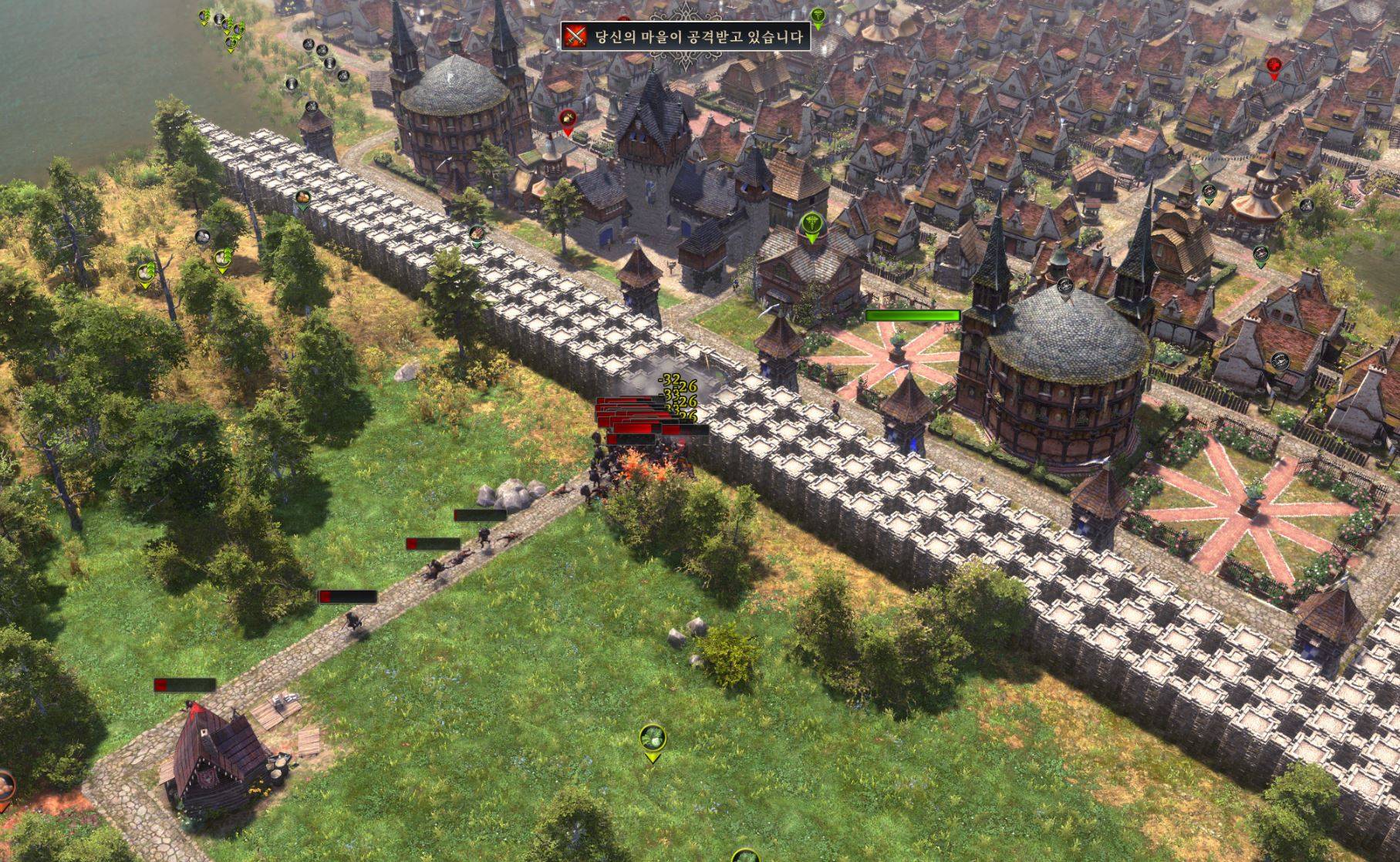Click the crossed swords alert icon
Image resolution: width=1400 pixels, height=862 pixels.
(x=575, y=36)
